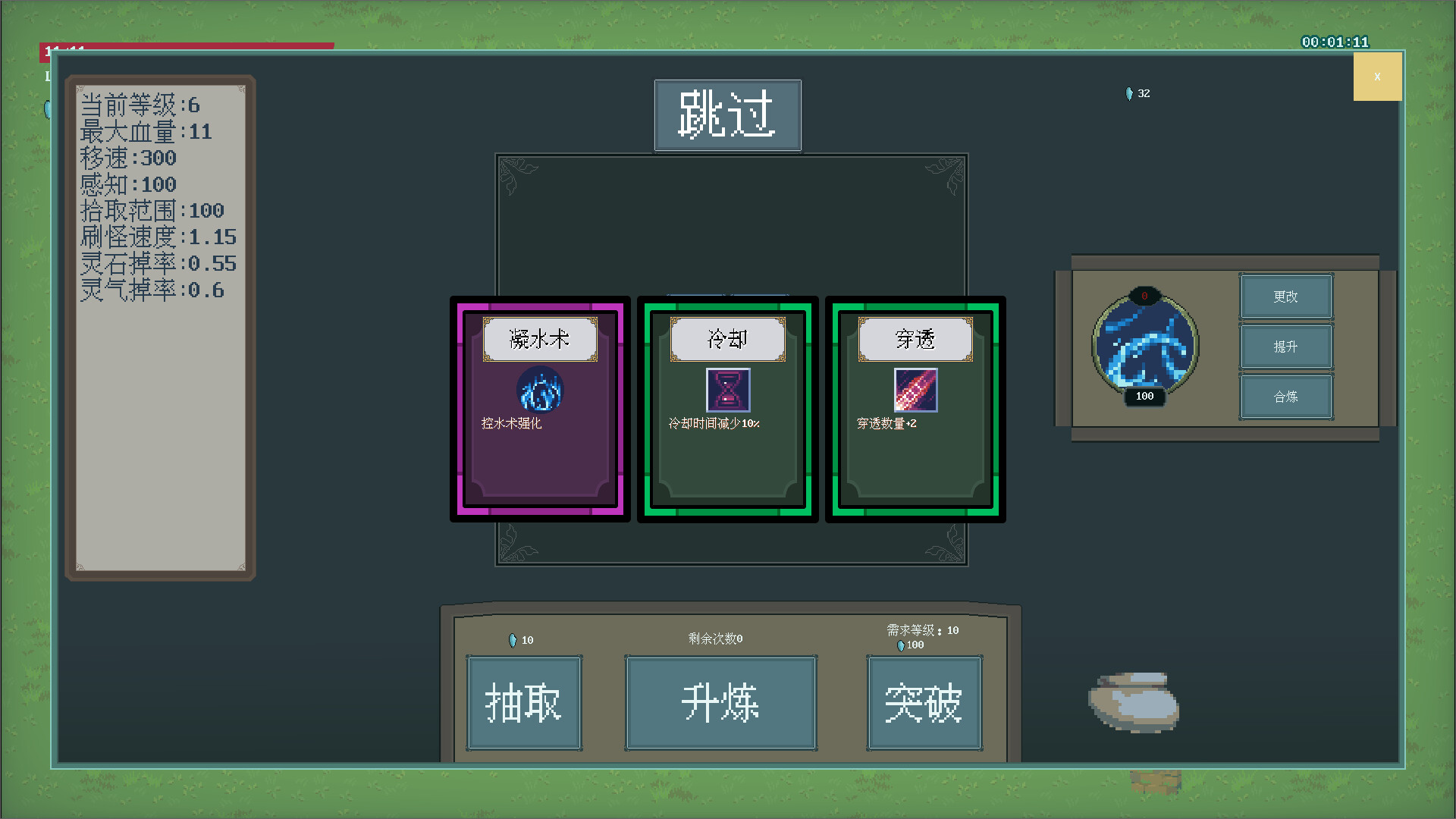1456x819 pixels.
Task: Click the spirit crystal icon showing 32
Action: pyautogui.click(x=1128, y=93)
